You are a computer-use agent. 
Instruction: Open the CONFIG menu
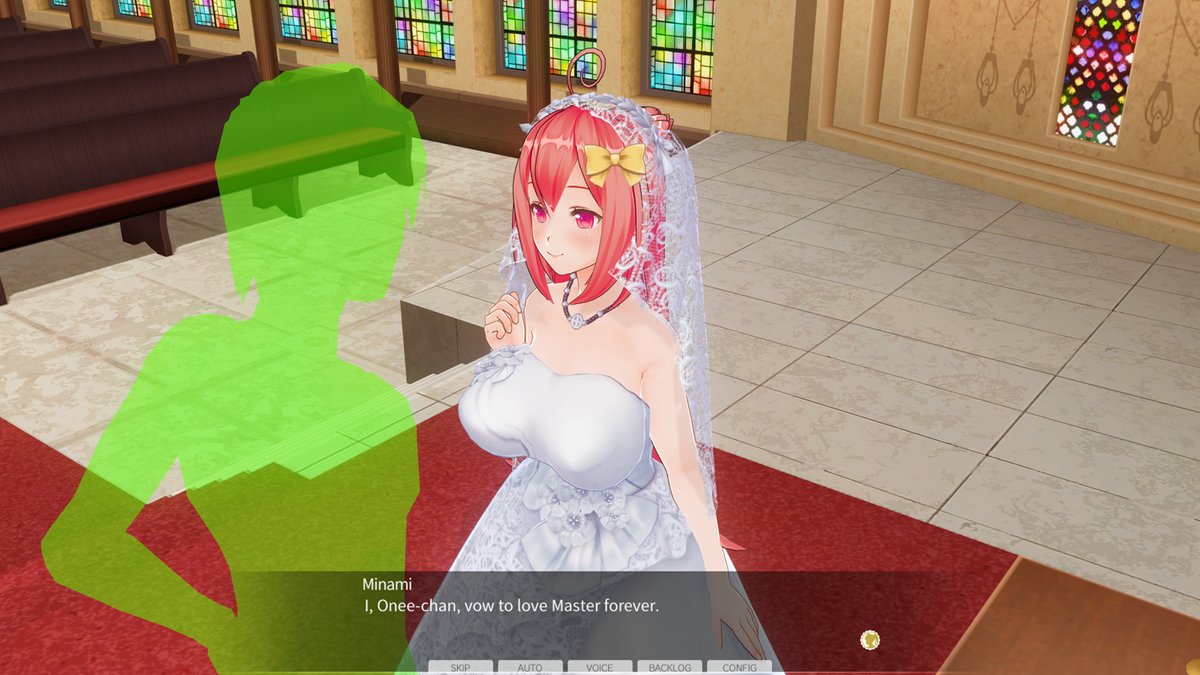739,667
